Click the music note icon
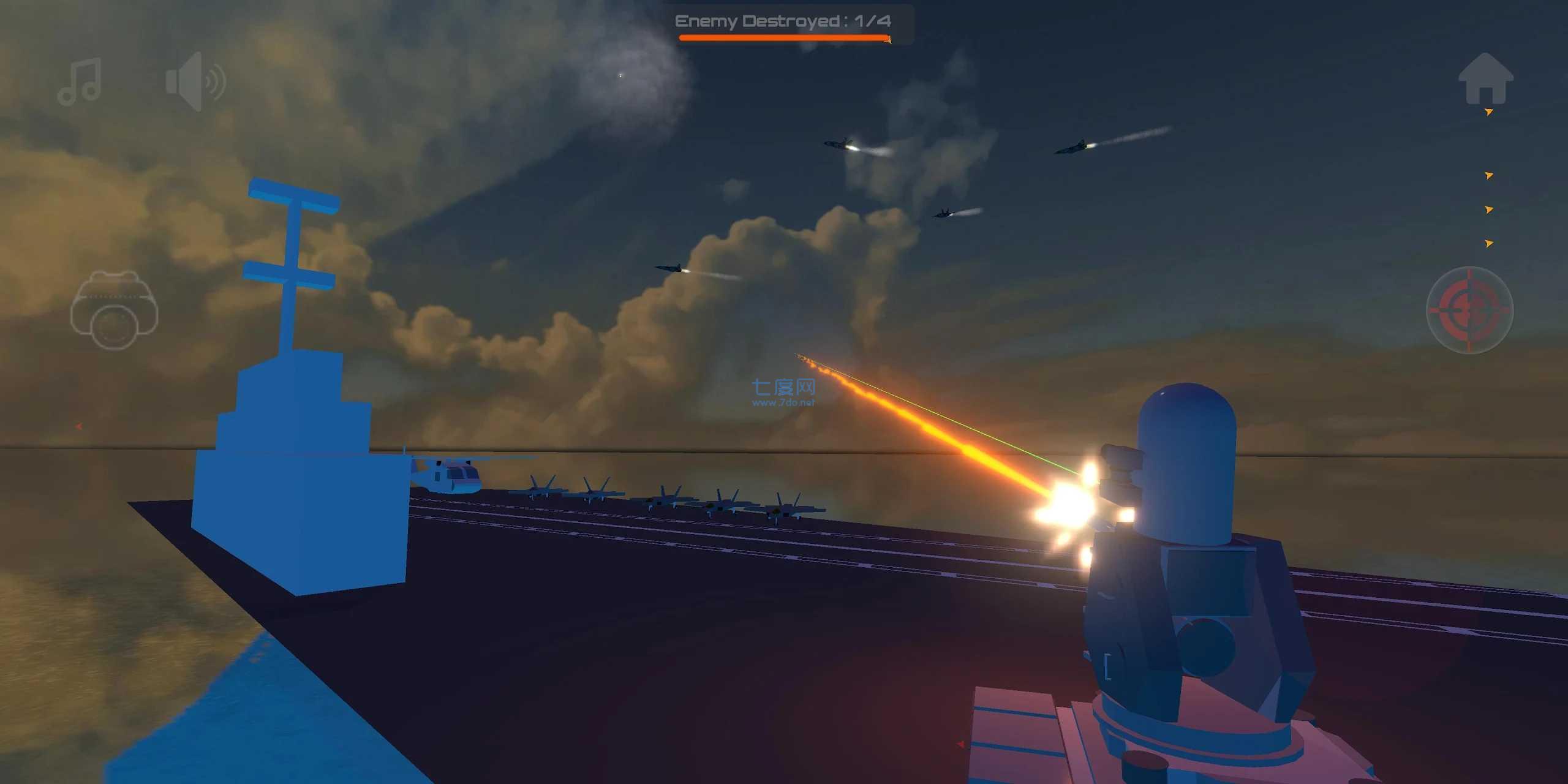The width and height of the screenshot is (1568, 784). coord(81,83)
